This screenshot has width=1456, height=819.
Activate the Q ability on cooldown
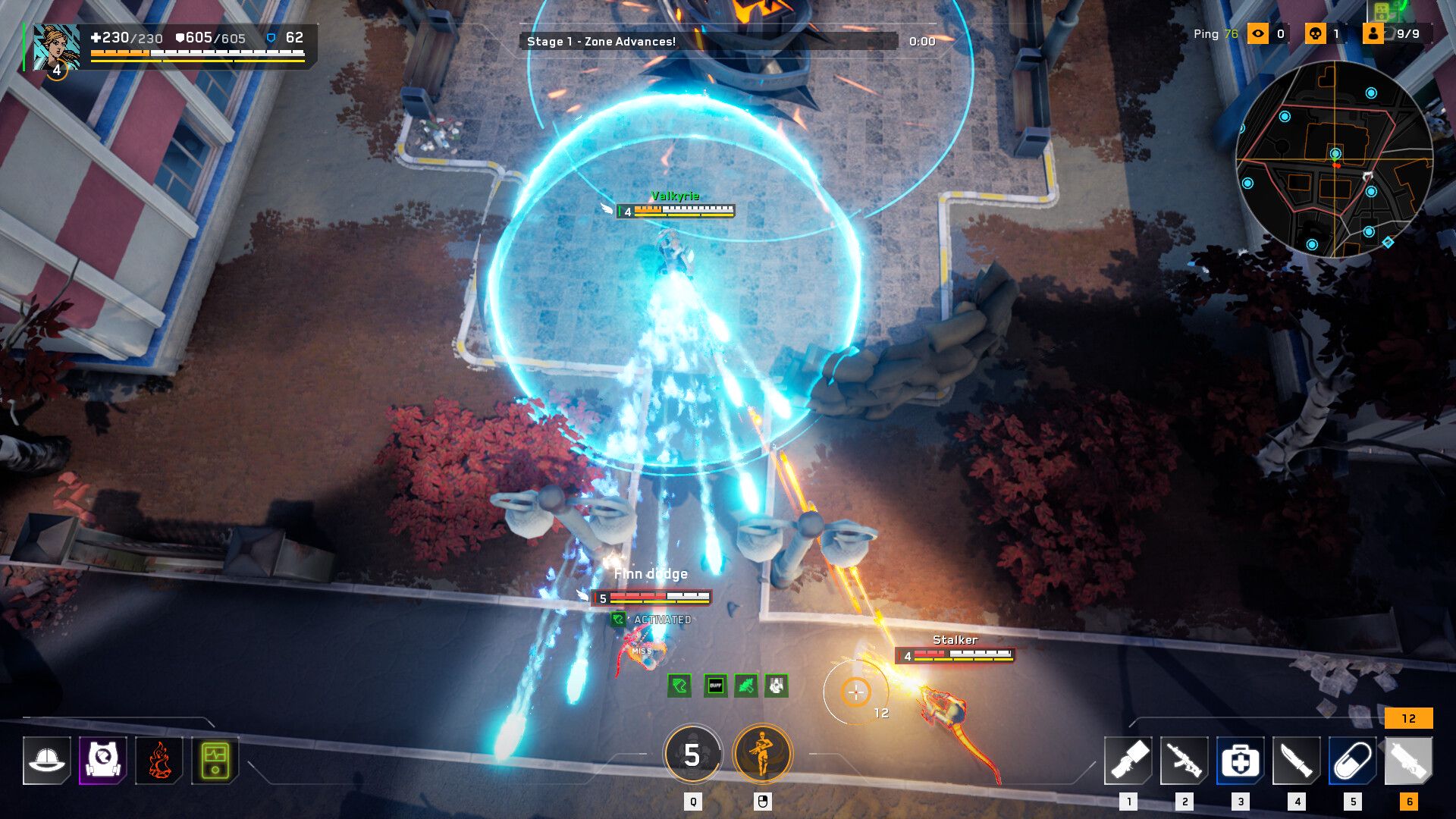(692, 755)
